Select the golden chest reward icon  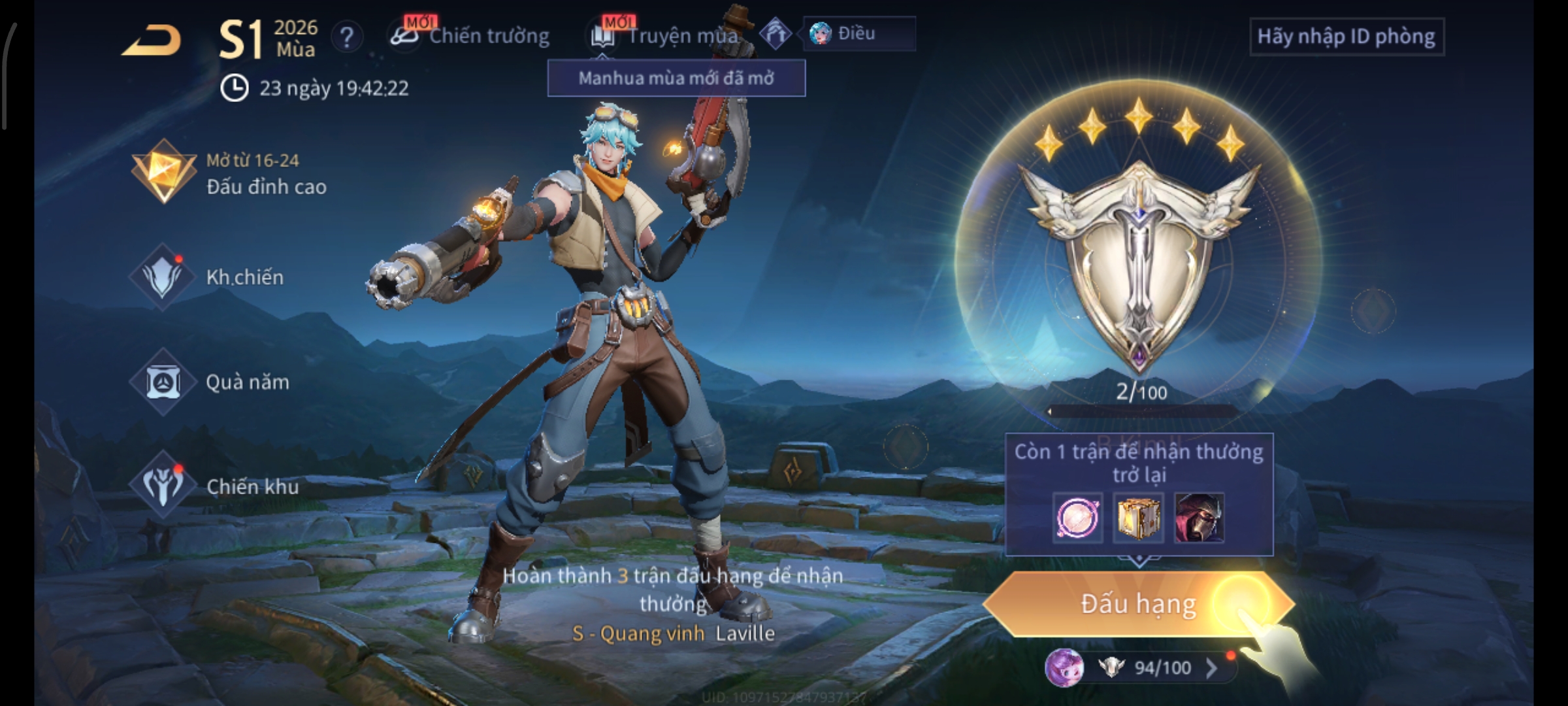coord(1138,518)
